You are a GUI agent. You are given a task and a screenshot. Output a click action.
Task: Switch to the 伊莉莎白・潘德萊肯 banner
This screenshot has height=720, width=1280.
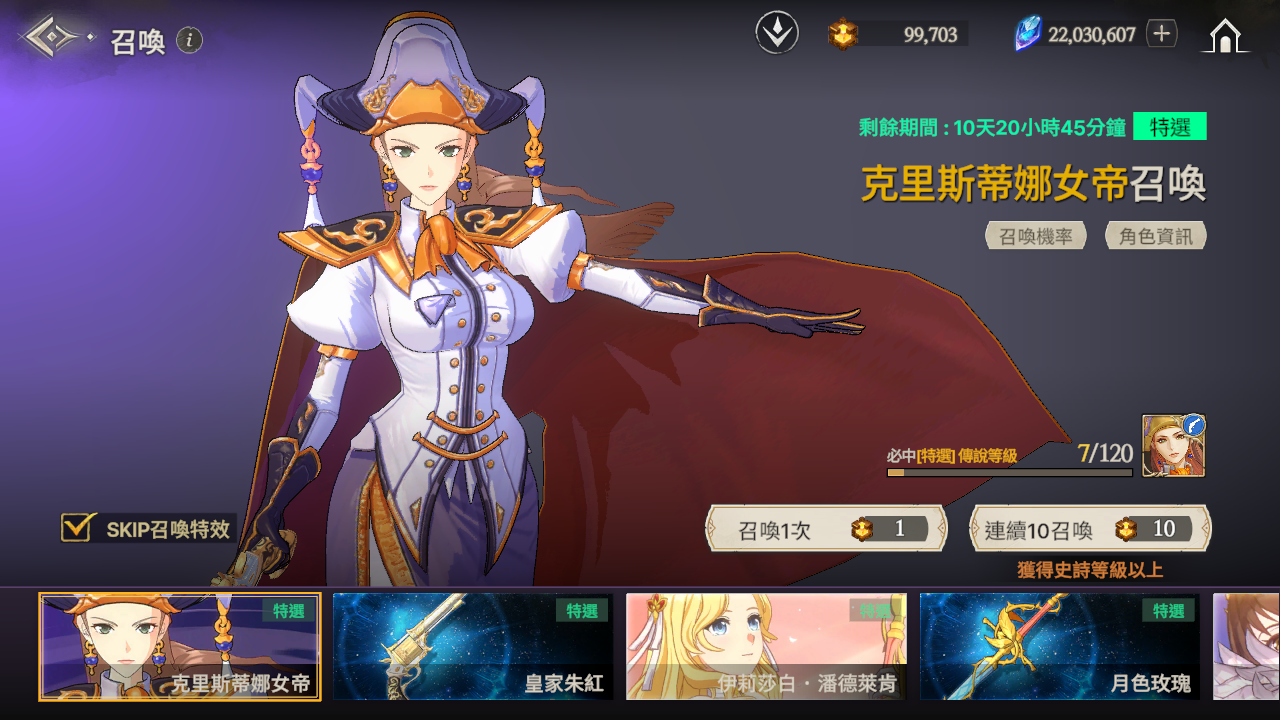tap(766, 646)
